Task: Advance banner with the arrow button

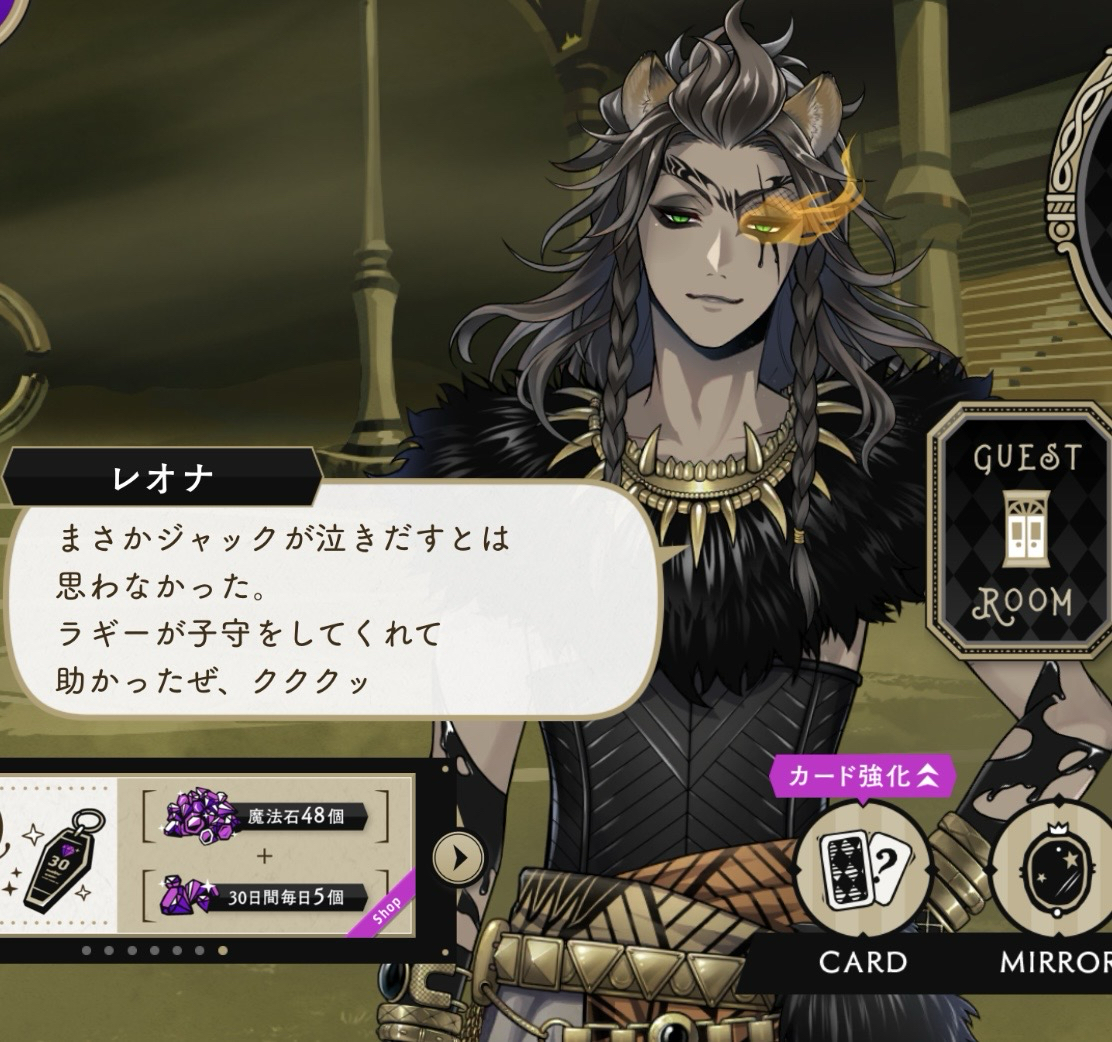Action: [458, 857]
